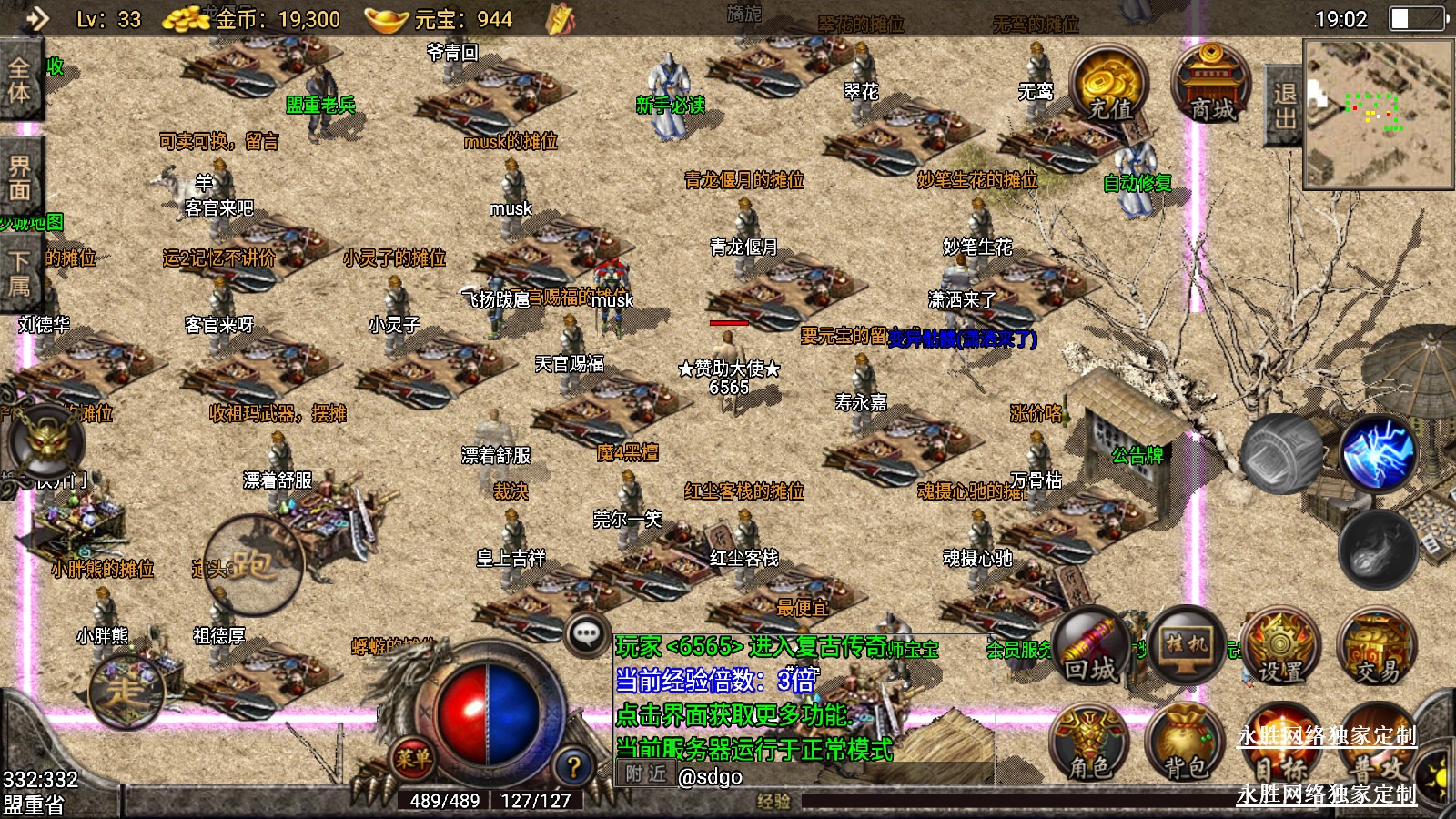Click the 退出 exit button
The width and height of the screenshot is (1456, 819).
tap(1284, 106)
